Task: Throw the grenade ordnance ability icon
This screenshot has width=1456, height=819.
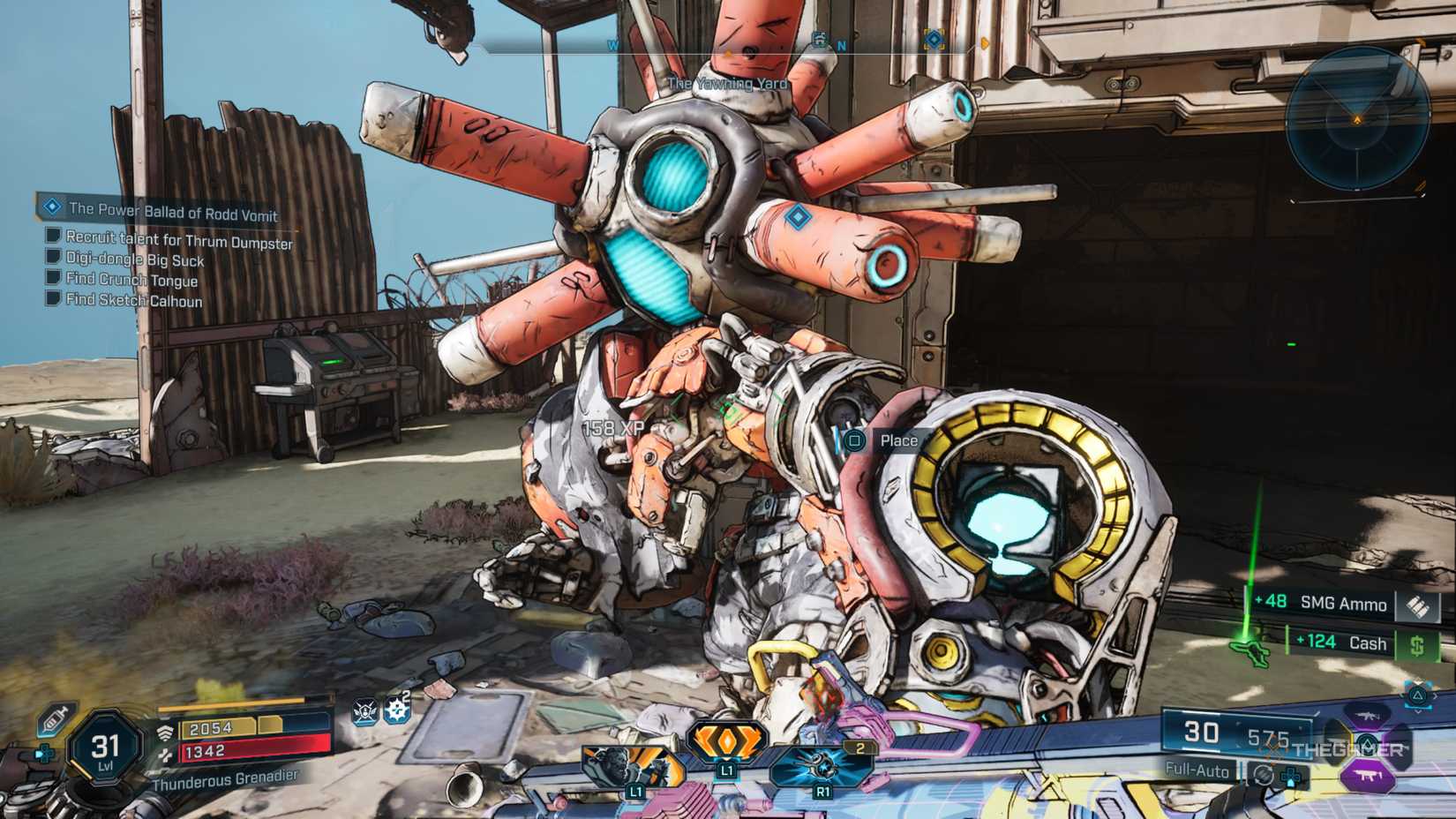Action: [821, 764]
